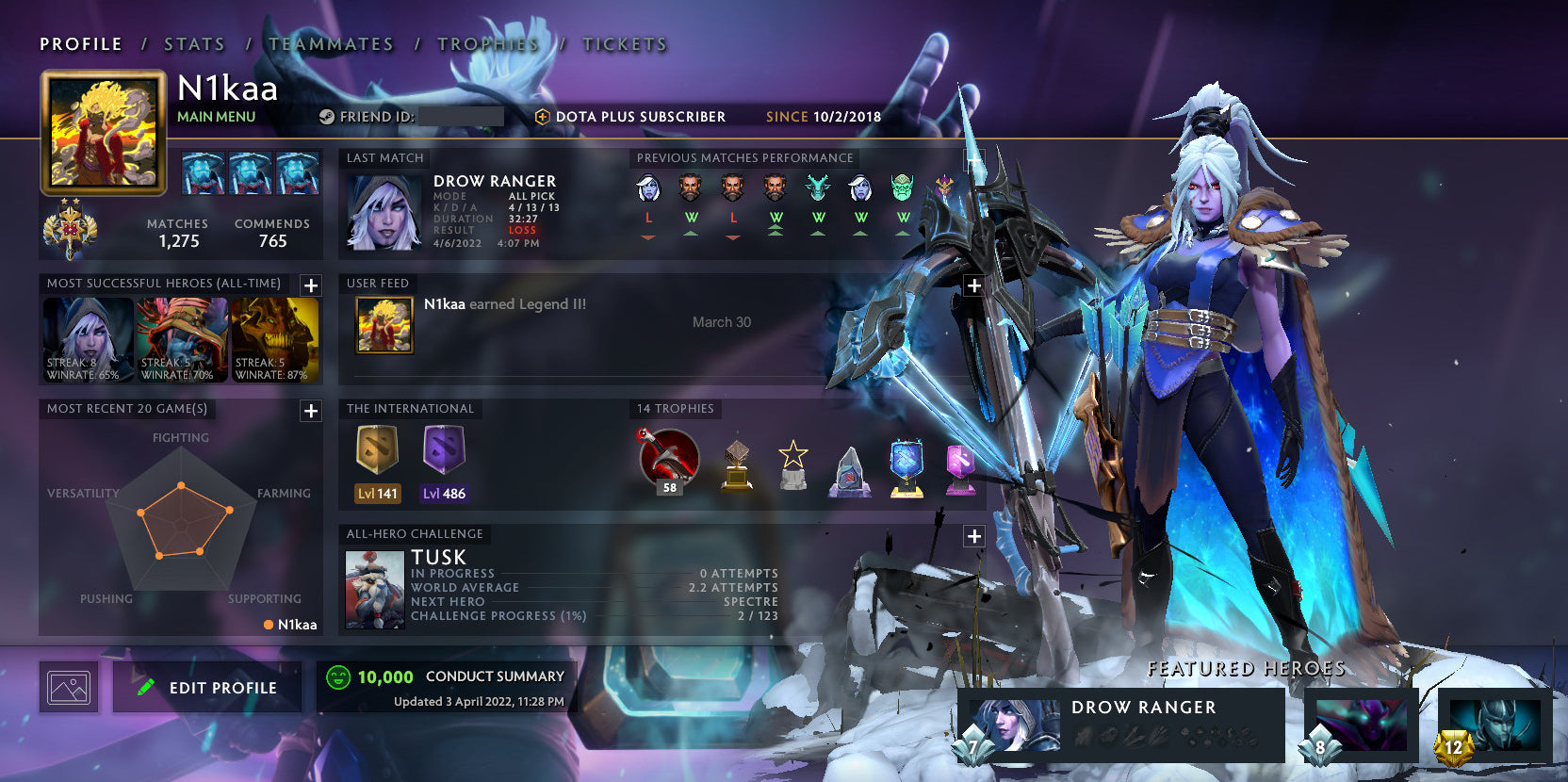Viewport: 1568px width, 782px height.
Task: Switch to the Stats tab
Action: (192, 44)
